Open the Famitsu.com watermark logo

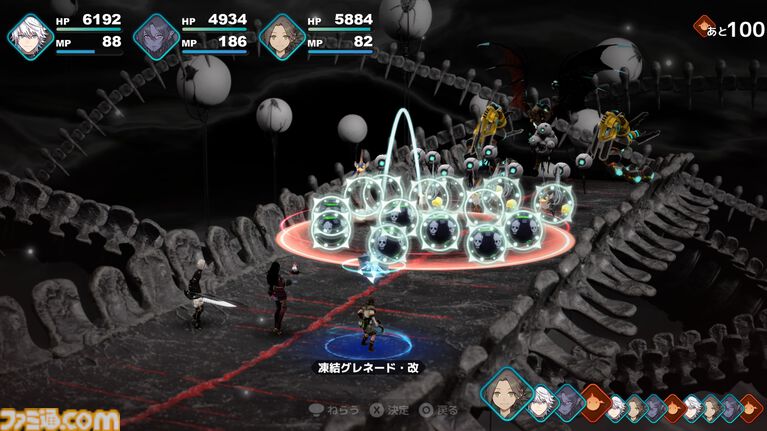pos(60,416)
